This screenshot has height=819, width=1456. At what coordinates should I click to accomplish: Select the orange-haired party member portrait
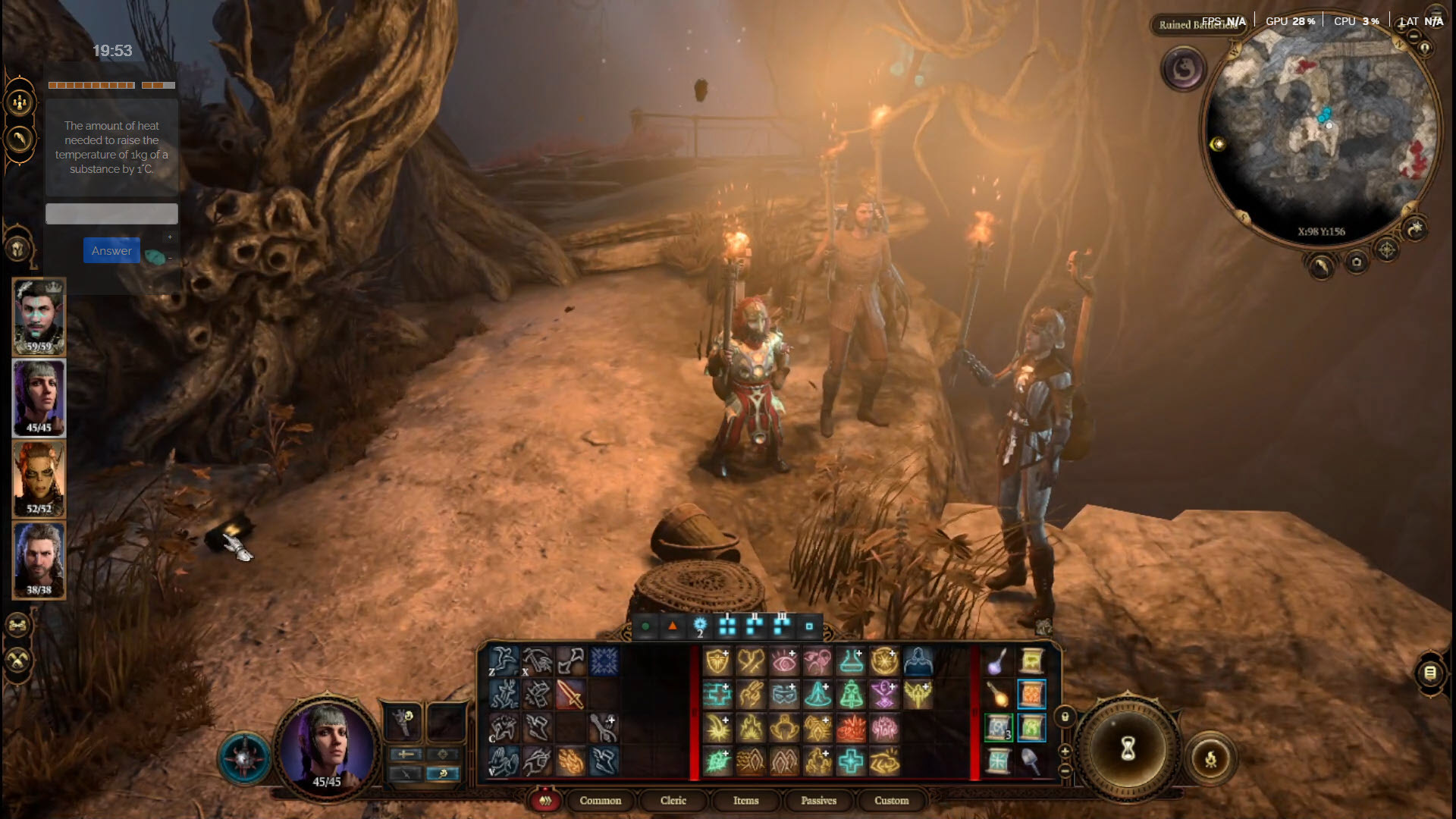pos(39,479)
